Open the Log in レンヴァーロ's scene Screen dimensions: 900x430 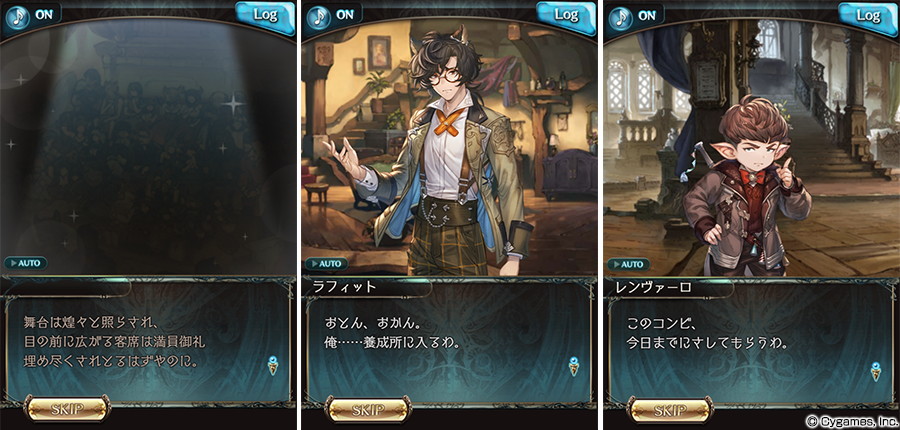coord(869,15)
